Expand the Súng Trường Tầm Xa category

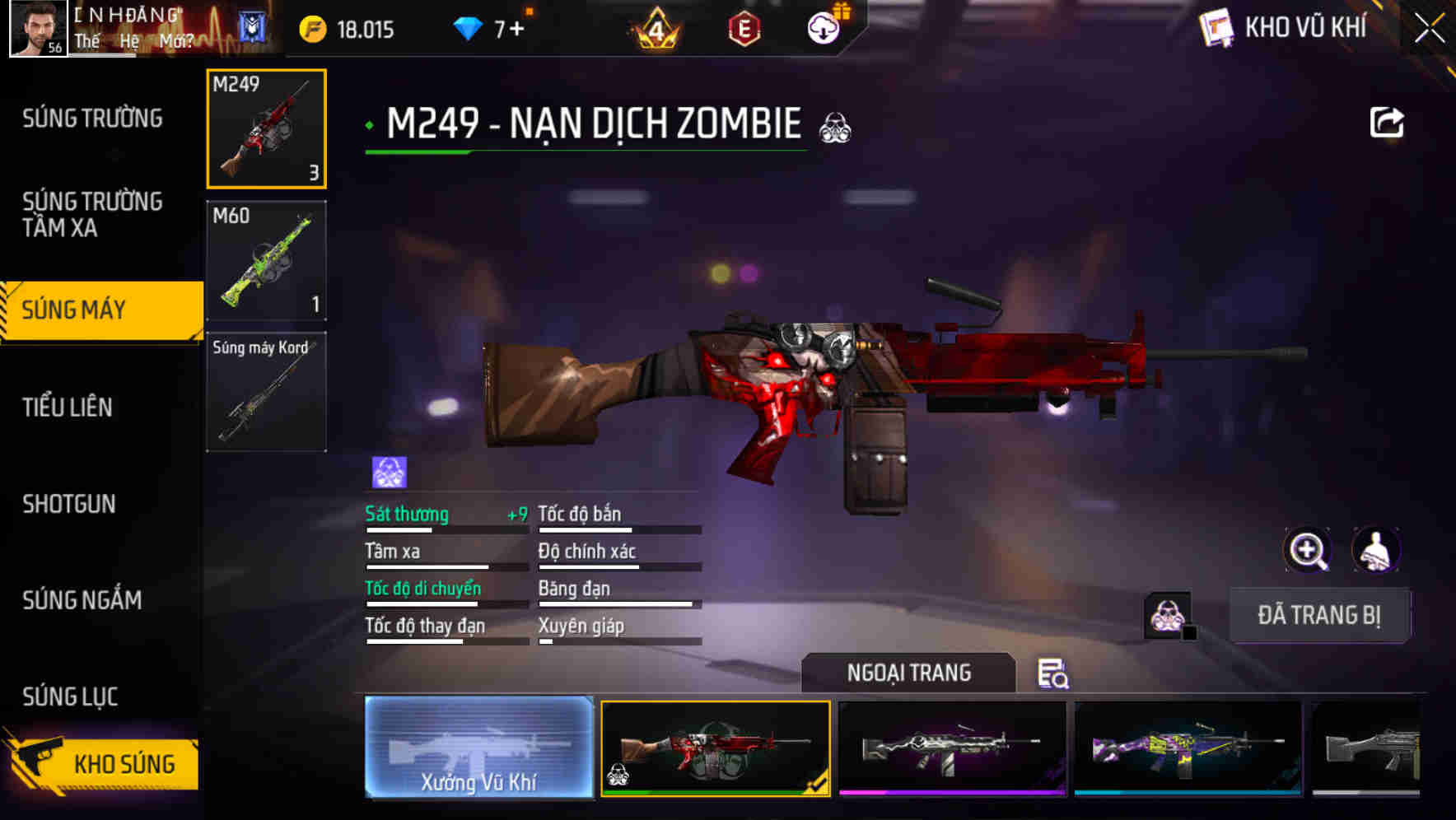[93, 214]
